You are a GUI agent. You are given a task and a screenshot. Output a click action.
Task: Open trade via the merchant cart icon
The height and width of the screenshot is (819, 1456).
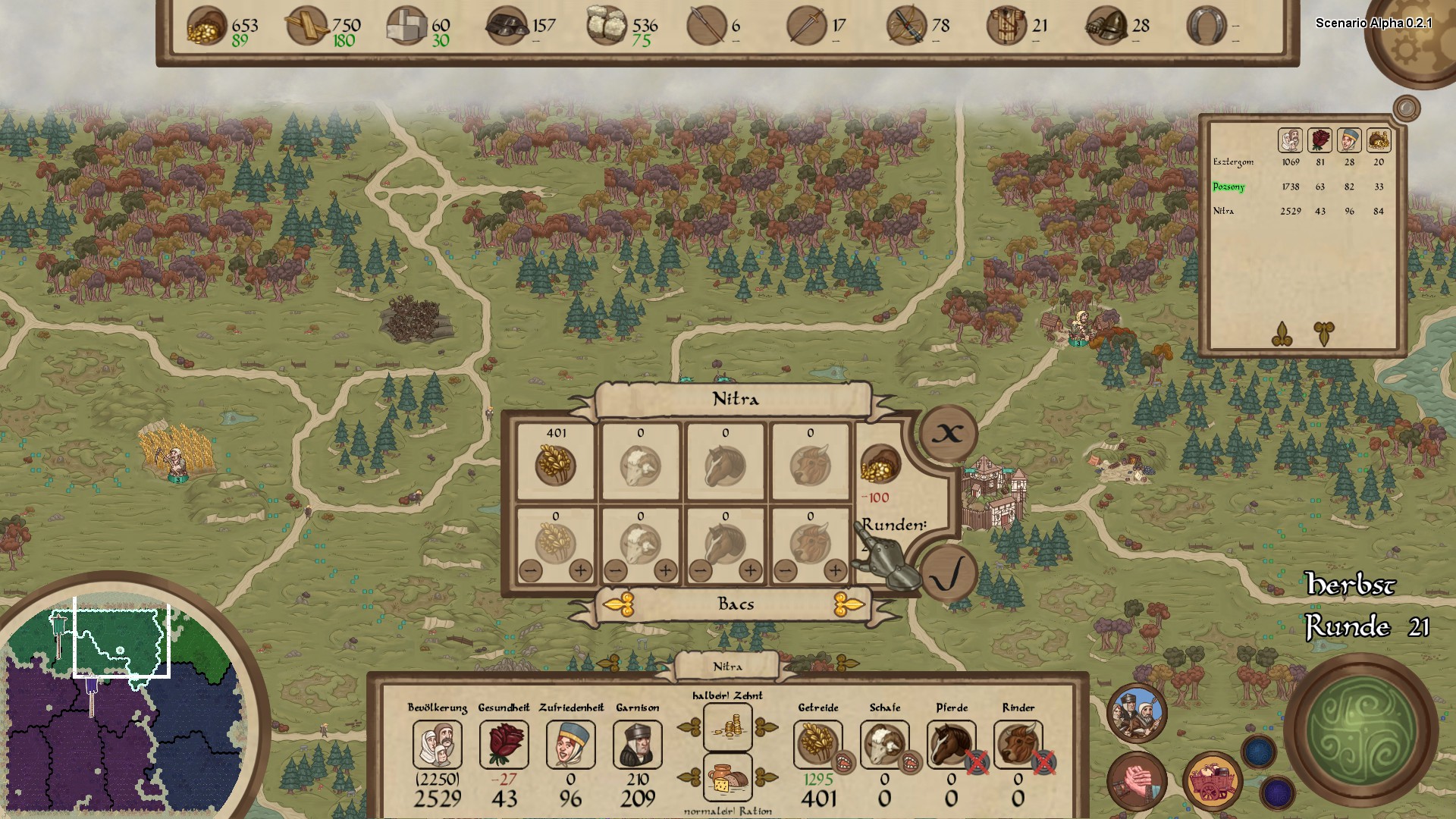pos(1211,781)
